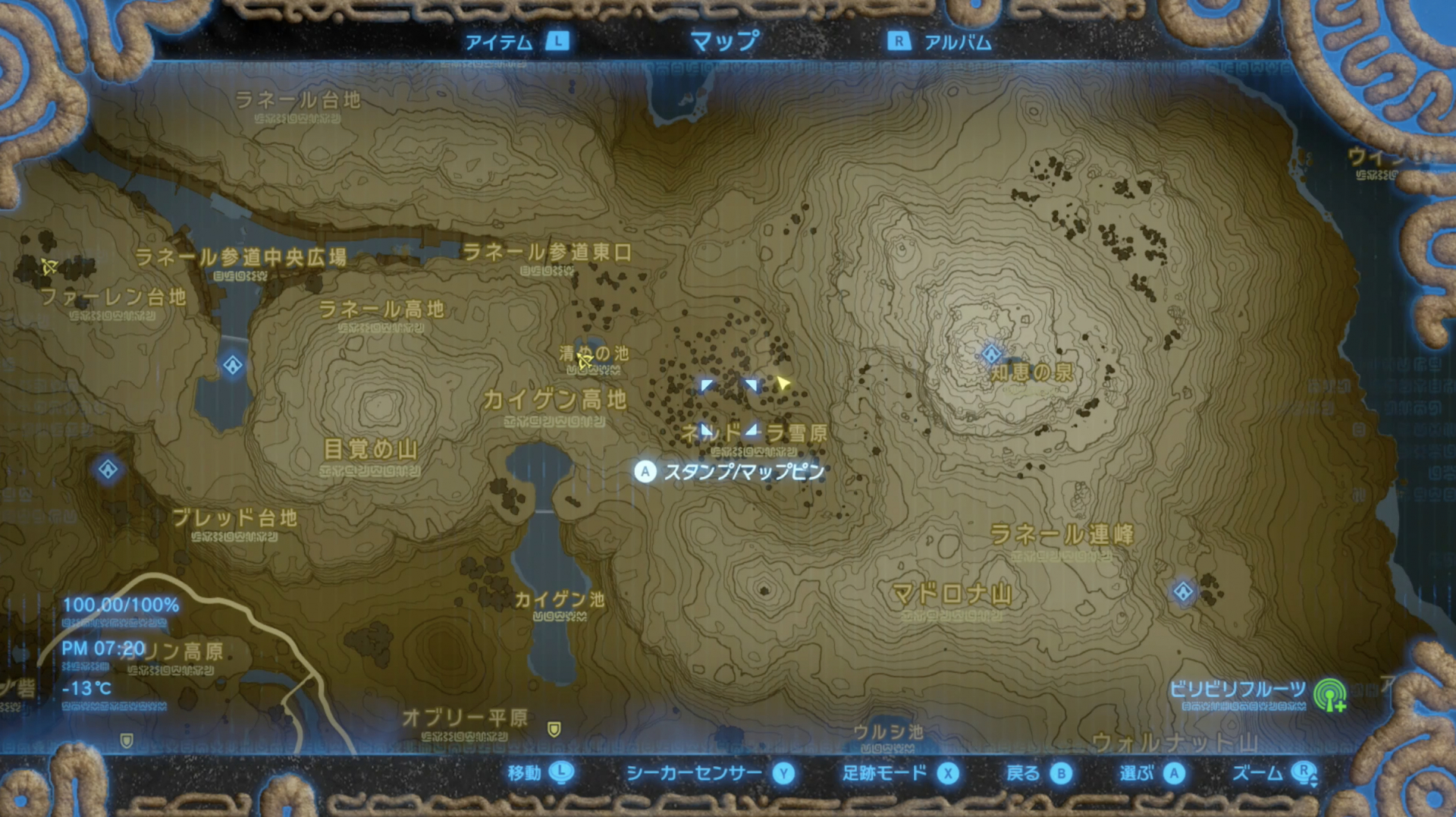Switch to the アイテム tab
Viewport: 1456px width, 817px height.
(x=502, y=42)
